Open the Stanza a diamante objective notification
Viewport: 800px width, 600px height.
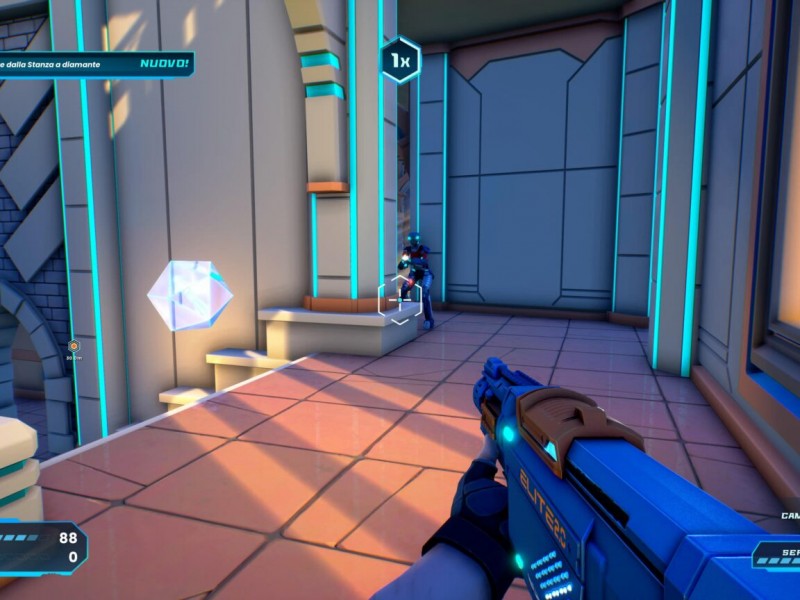[x=95, y=65]
